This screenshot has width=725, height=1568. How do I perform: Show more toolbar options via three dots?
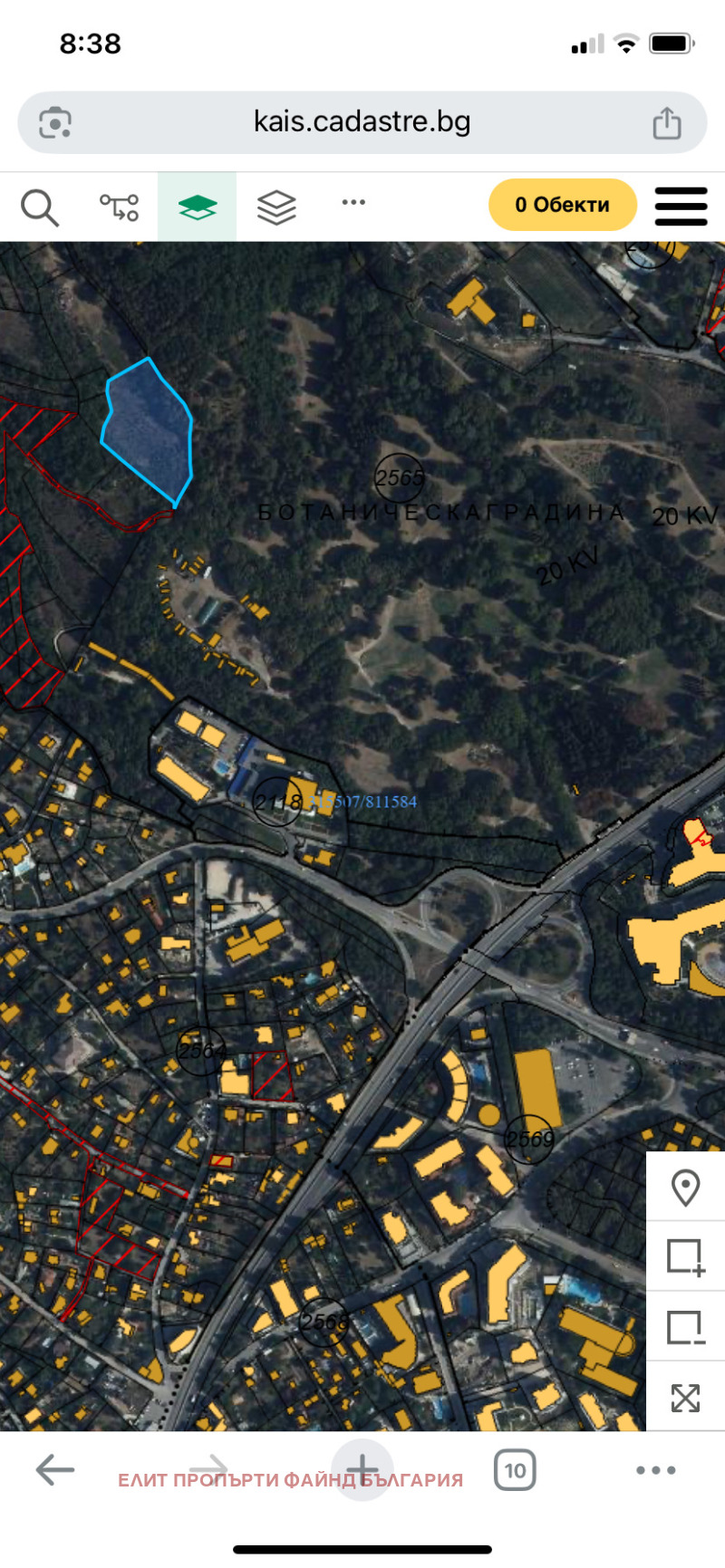353,203
